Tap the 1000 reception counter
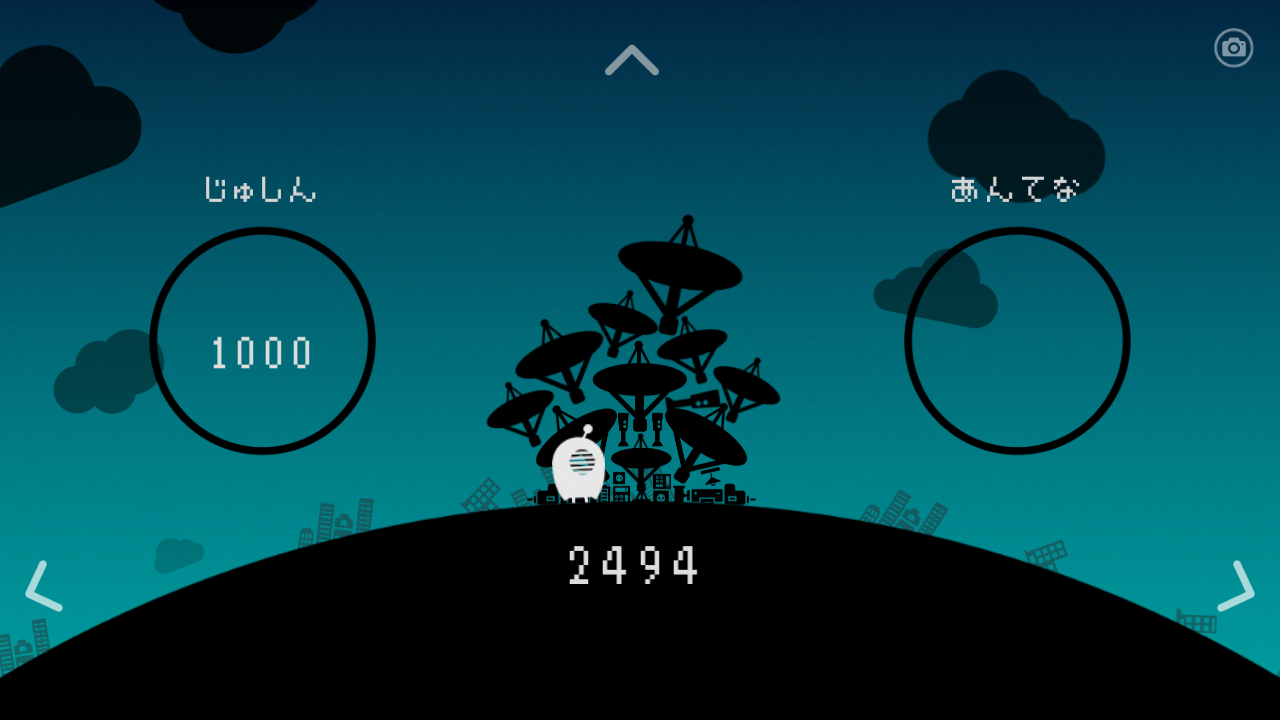This screenshot has height=720, width=1280. point(262,352)
